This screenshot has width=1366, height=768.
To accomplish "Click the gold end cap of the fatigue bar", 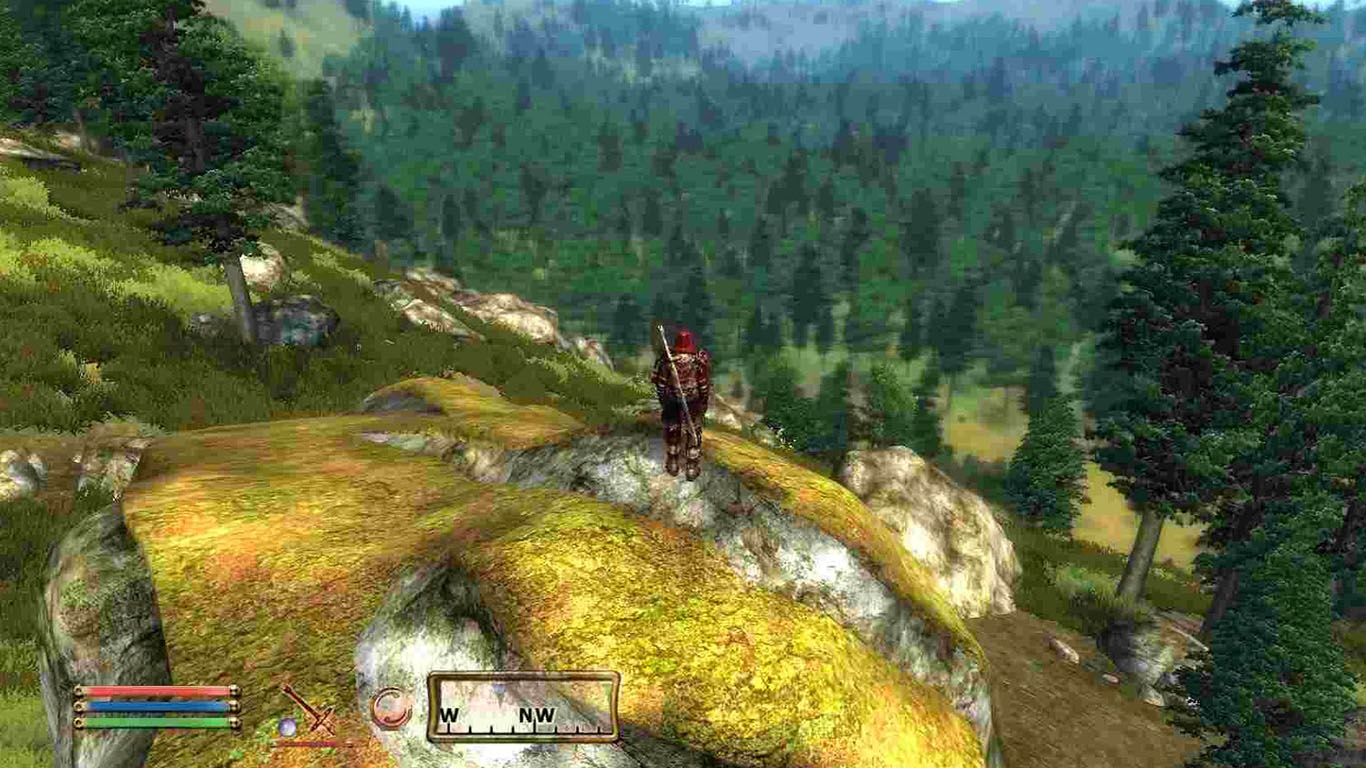I will (x=236, y=723).
